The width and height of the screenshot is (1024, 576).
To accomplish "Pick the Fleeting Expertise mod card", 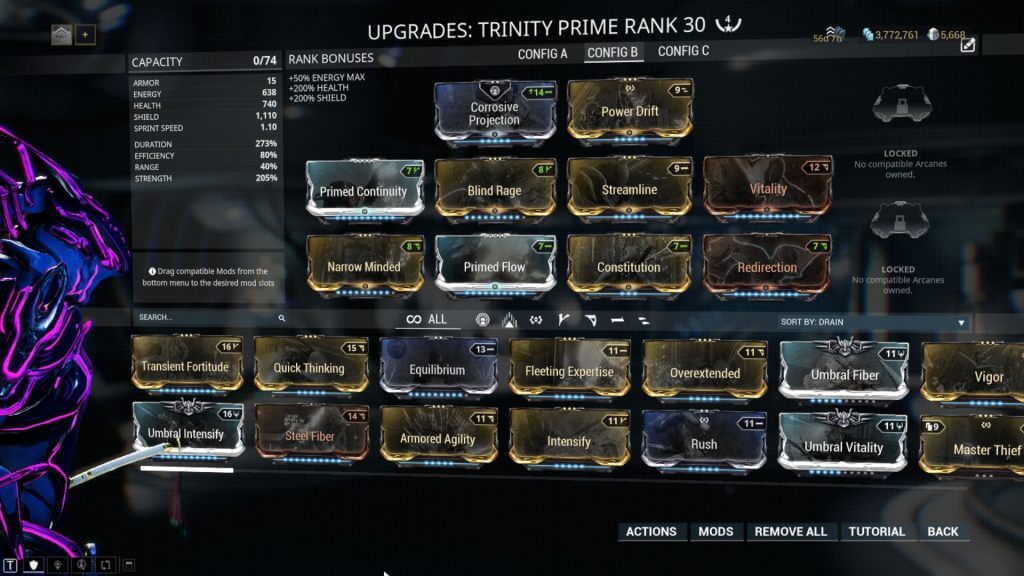I will pos(569,372).
